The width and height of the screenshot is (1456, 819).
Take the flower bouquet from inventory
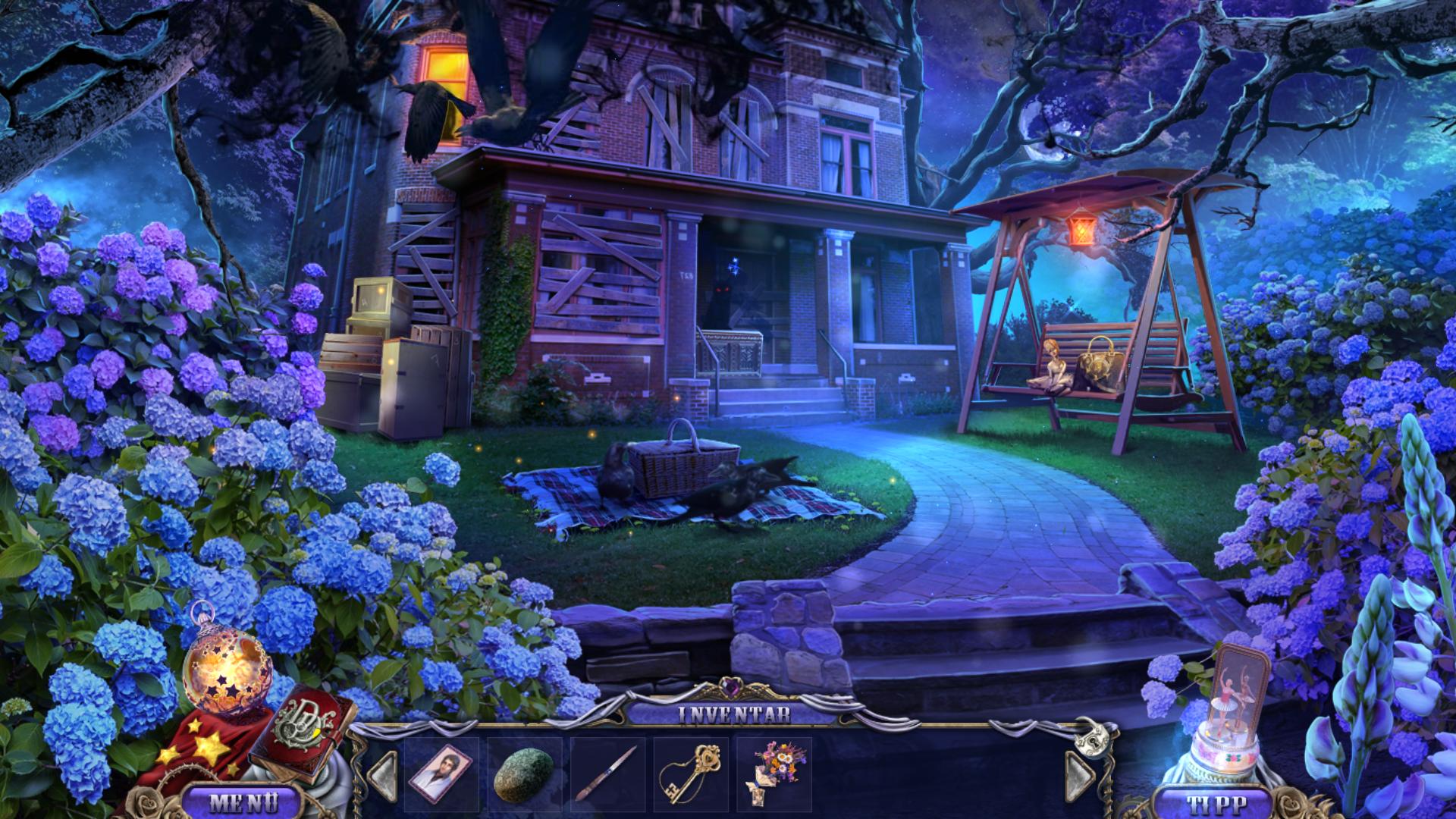(775, 773)
